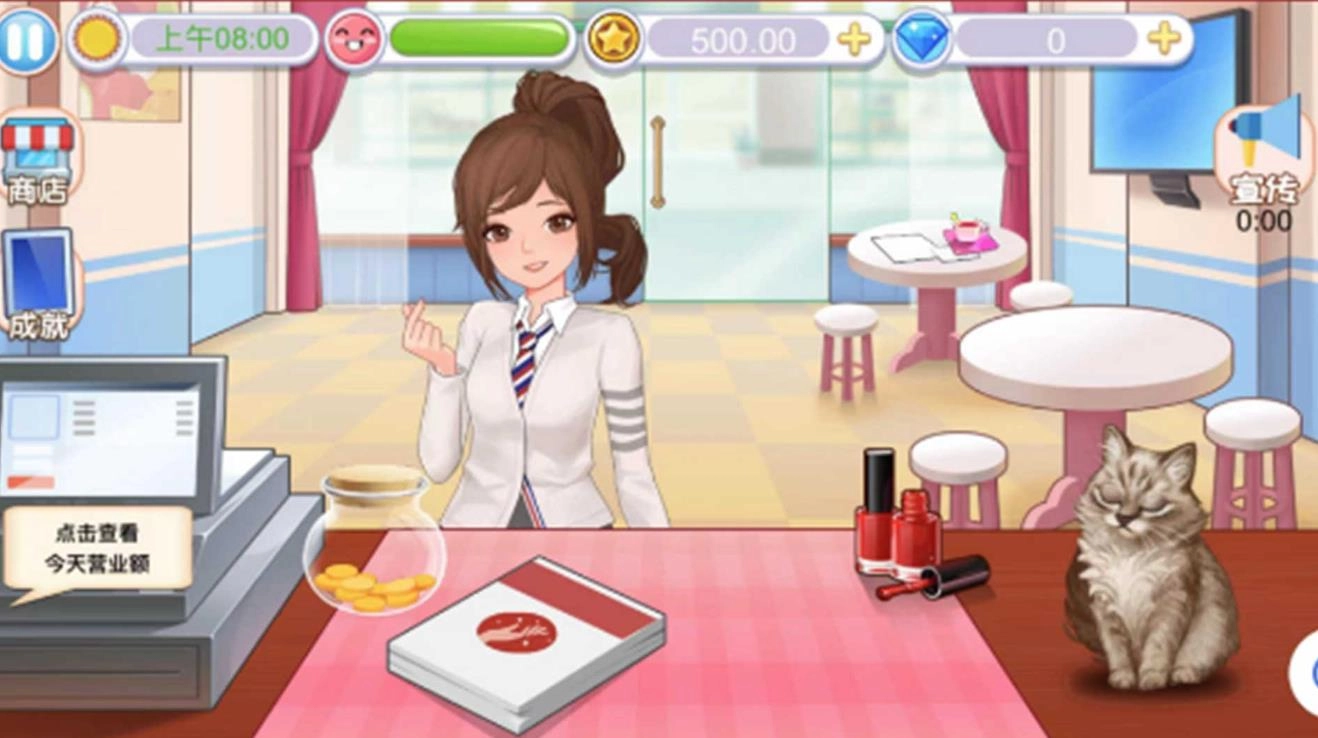Click the 上午08:00 time display
This screenshot has height=738, width=1318.
pos(220,38)
